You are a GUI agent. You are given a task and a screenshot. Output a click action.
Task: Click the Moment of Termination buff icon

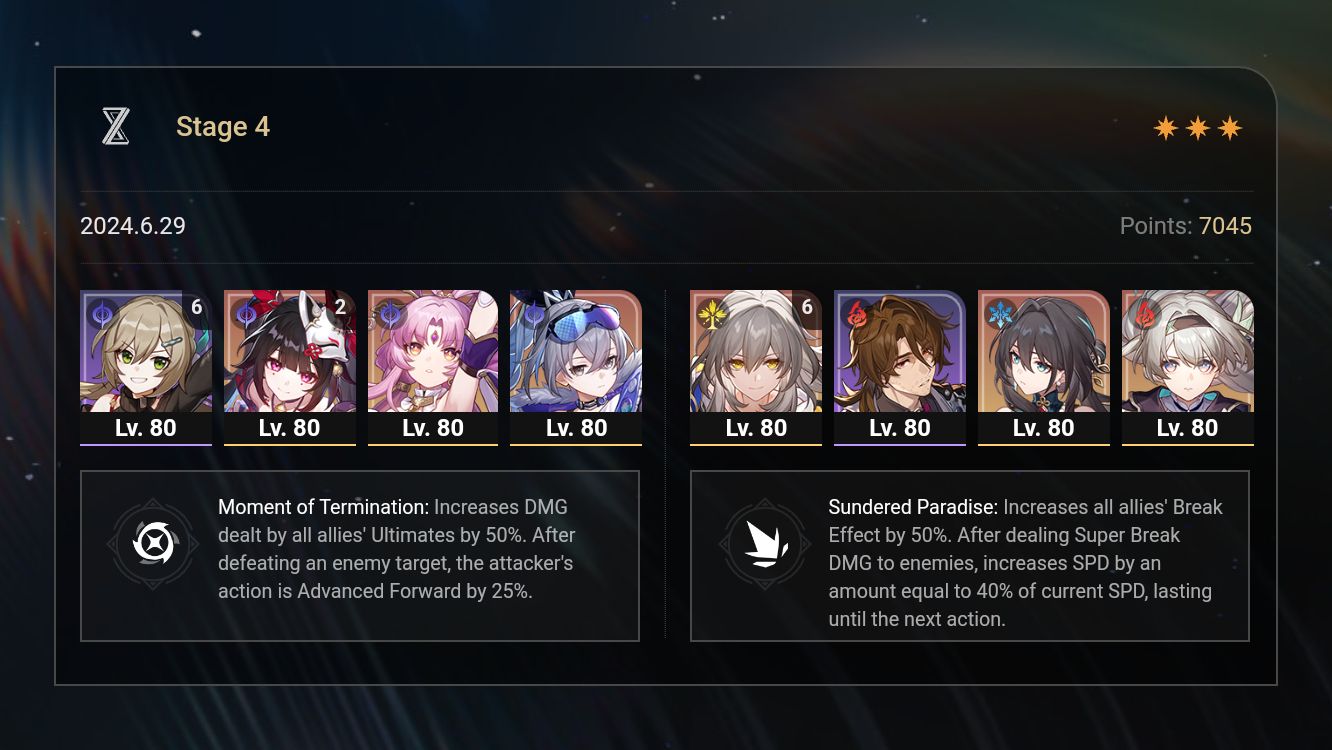point(152,546)
